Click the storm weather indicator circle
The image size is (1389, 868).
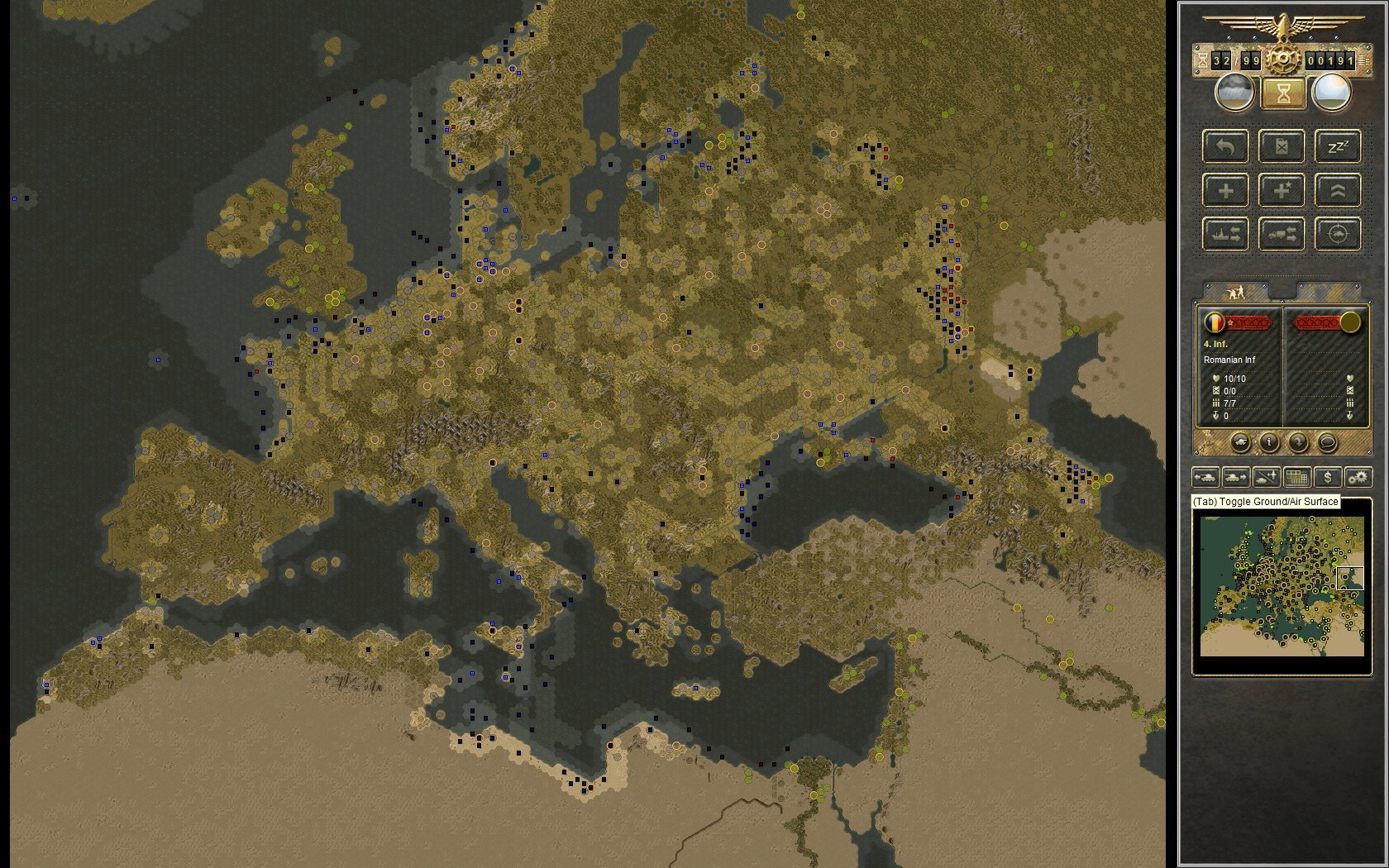(x=1234, y=93)
